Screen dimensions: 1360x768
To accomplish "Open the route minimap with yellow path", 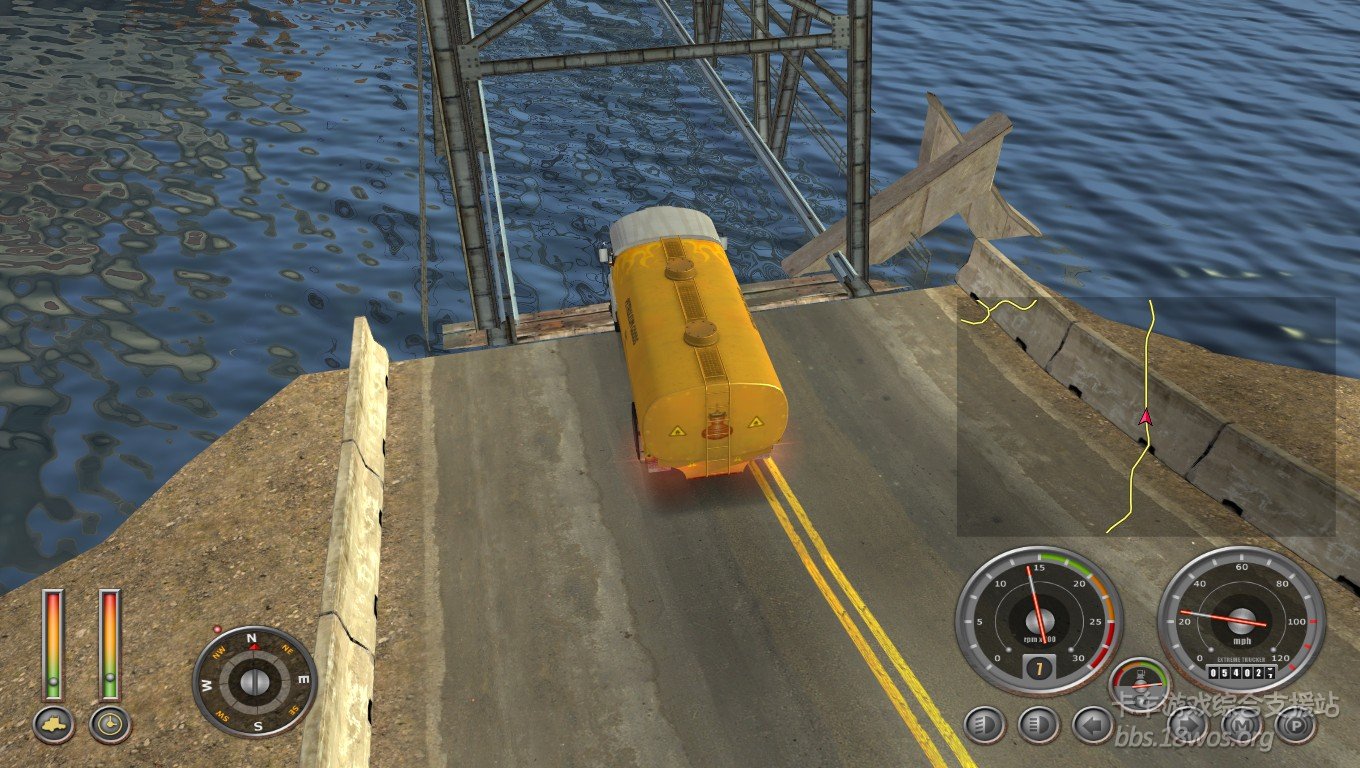I will click(x=1145, y=416).
